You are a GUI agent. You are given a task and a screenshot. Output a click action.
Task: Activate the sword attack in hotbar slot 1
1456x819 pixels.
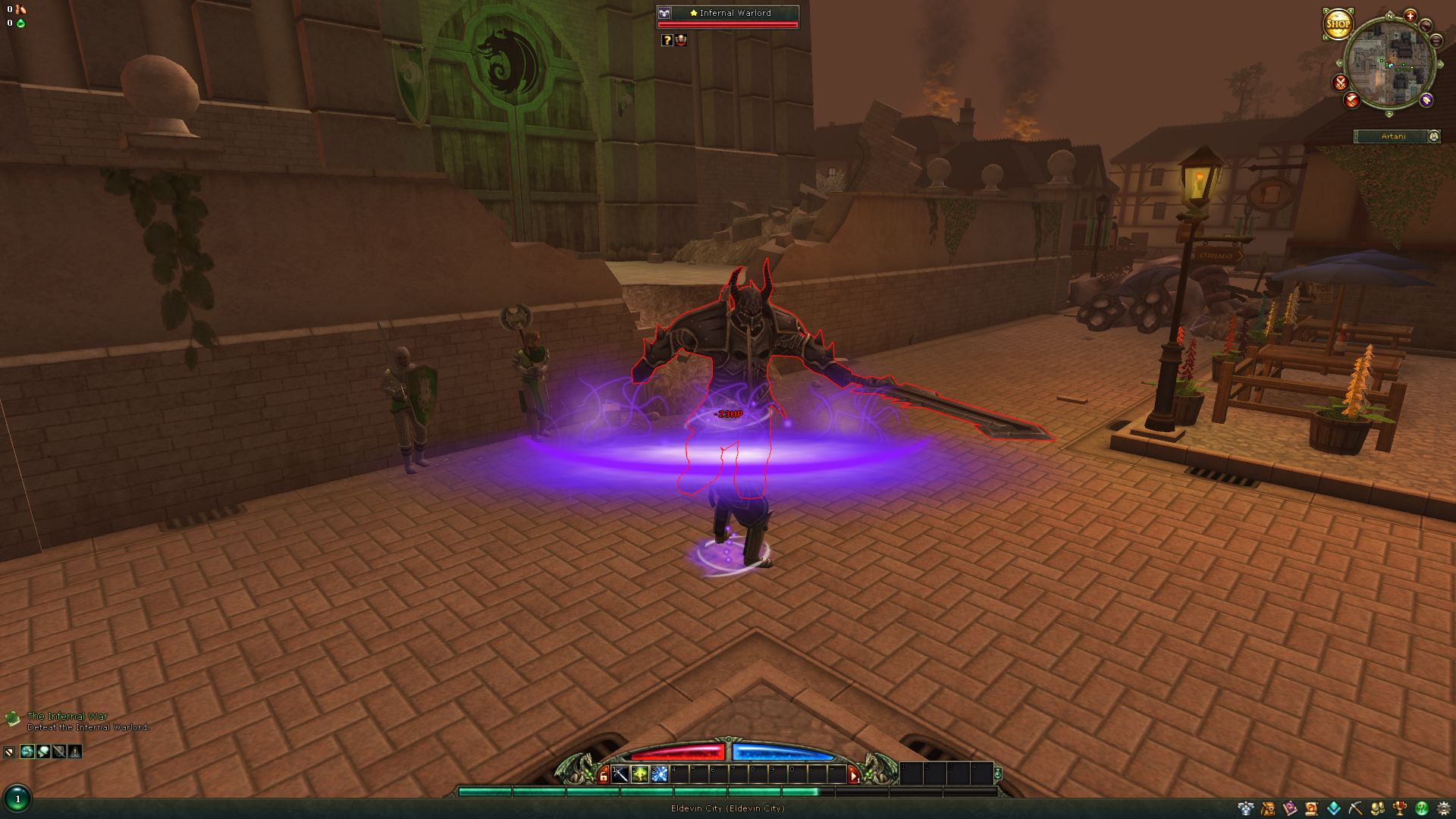[620, 774]
